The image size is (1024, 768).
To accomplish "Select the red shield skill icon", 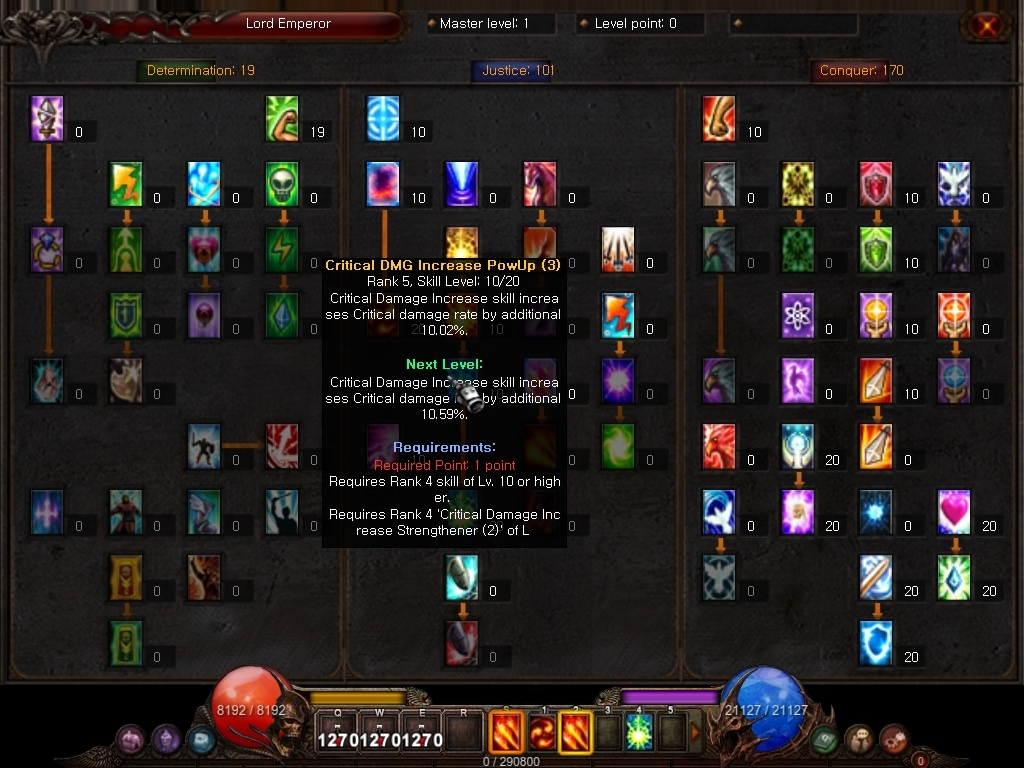I will [876, 185].
